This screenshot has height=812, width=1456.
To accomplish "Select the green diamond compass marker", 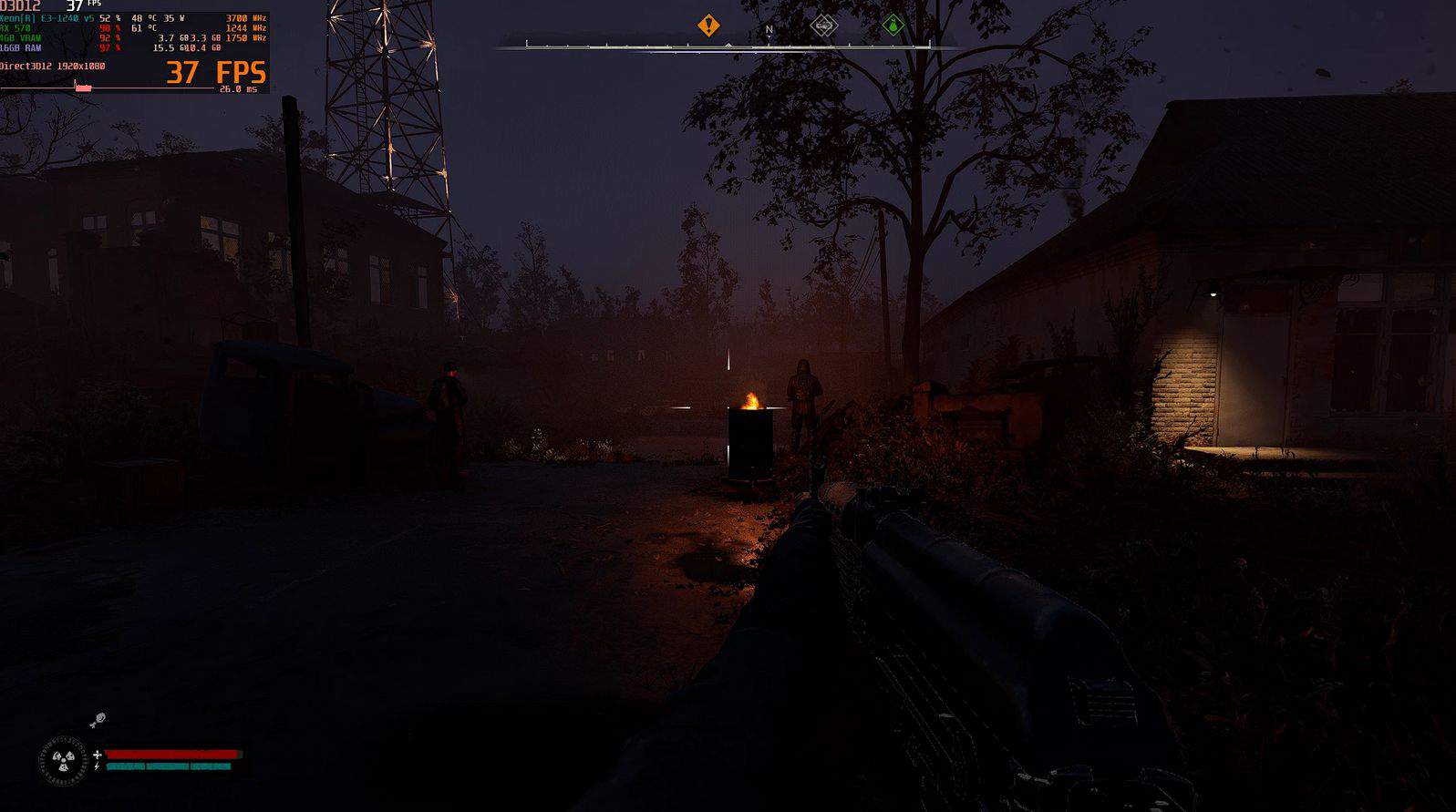I will (893, 26).
